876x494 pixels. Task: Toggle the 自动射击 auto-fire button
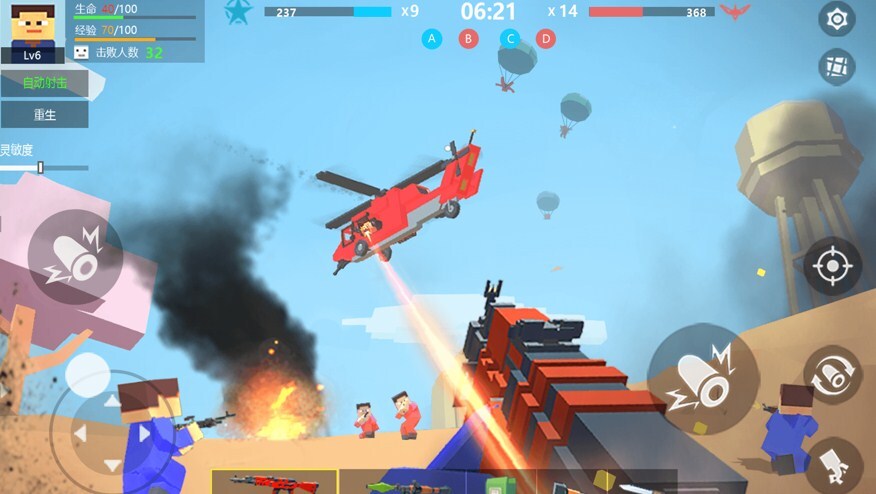coord(44,83)
